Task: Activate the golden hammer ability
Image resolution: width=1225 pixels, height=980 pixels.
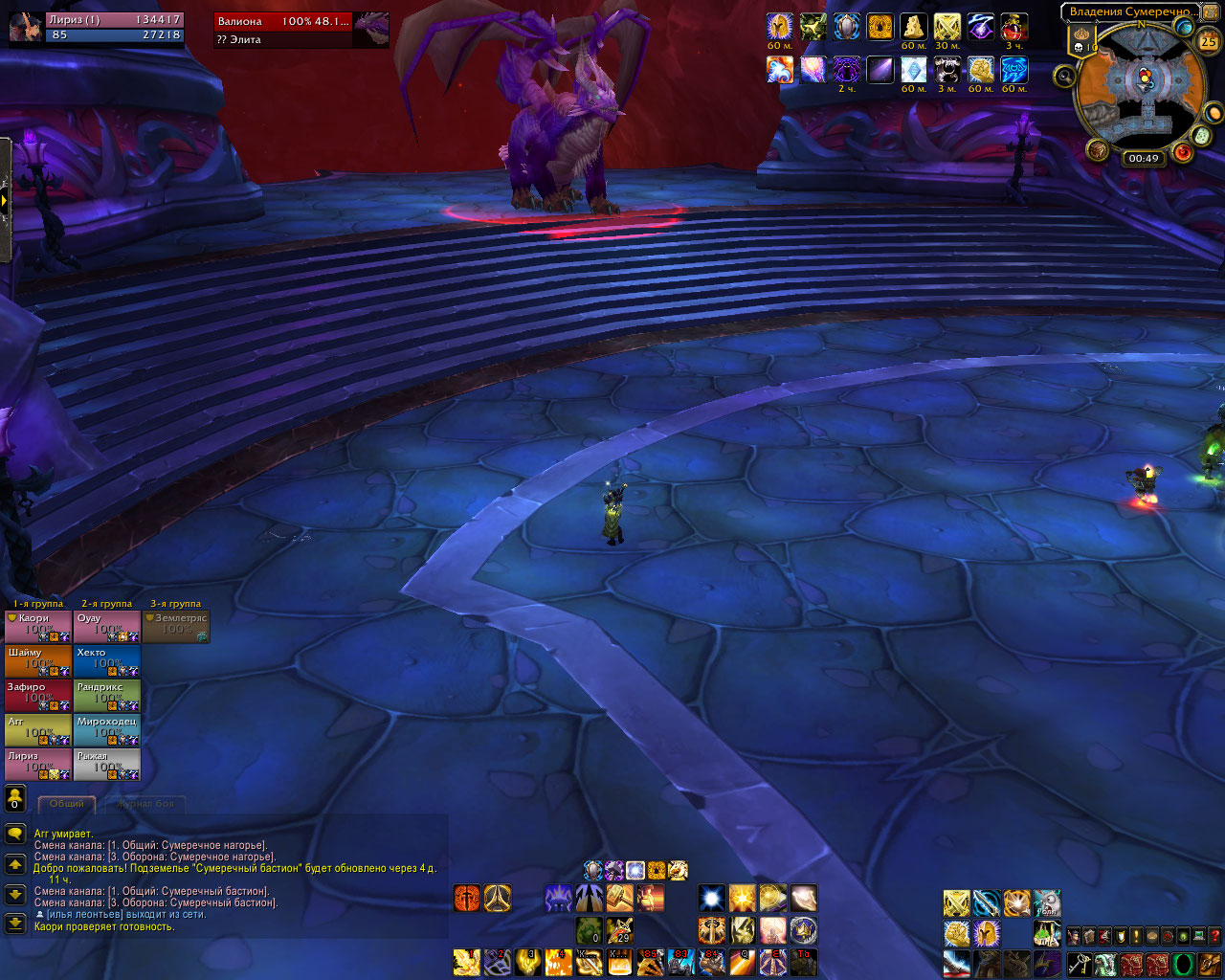Action: click(x=618, y=898)
